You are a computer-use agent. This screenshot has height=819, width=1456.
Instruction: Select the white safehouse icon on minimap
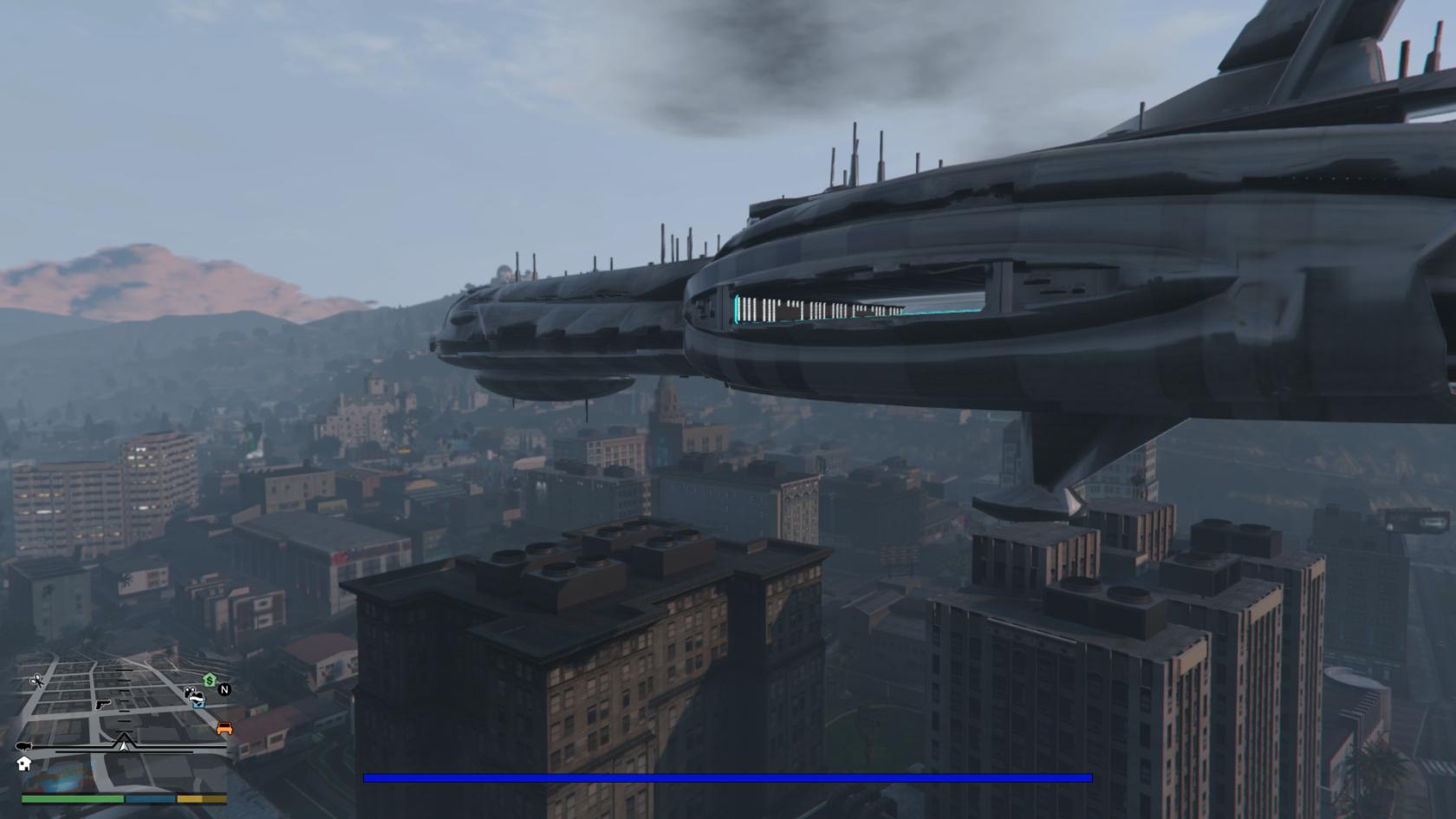(23, 764)
